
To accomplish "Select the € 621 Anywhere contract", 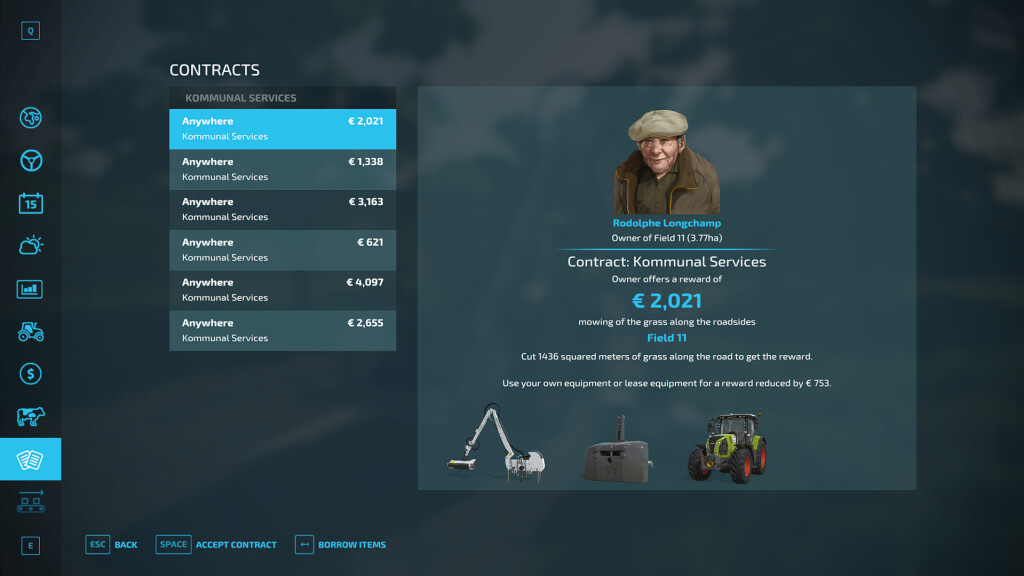I will (x=282, y=250).
